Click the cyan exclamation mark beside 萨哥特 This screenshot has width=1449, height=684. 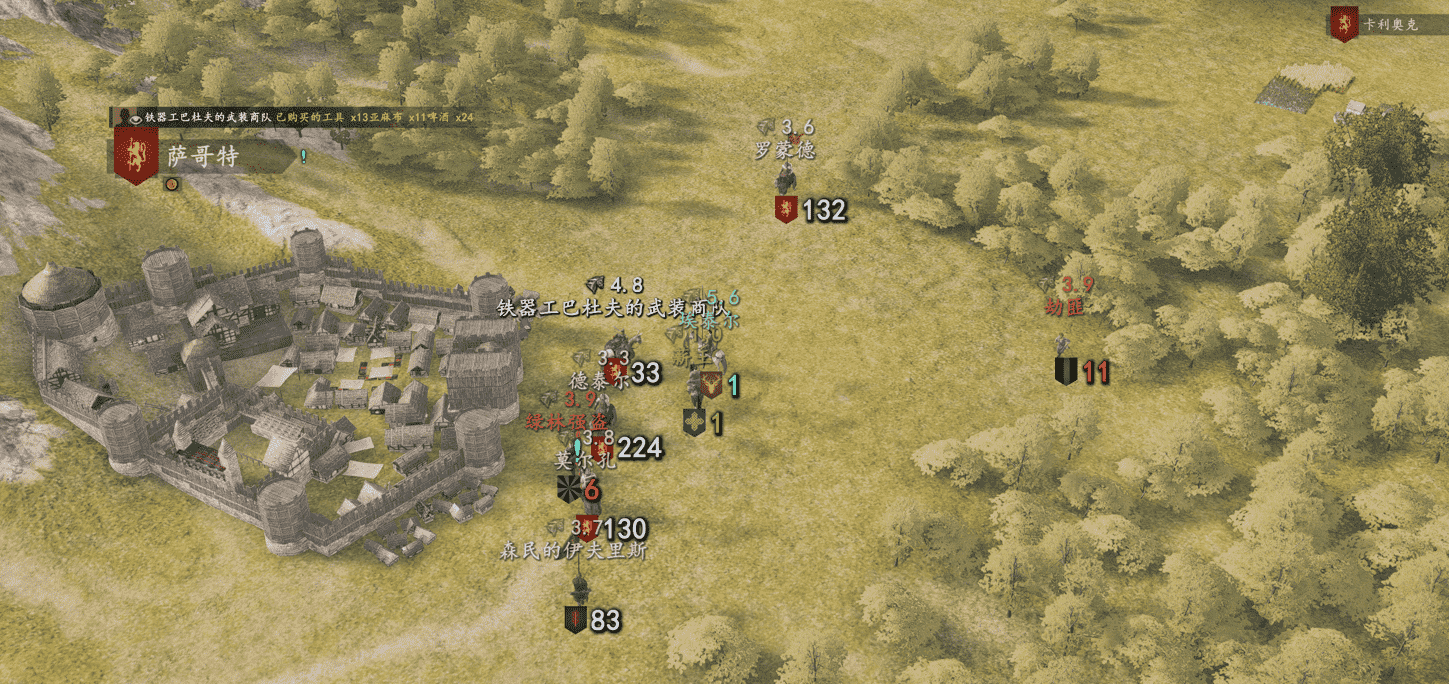(303, 156)
